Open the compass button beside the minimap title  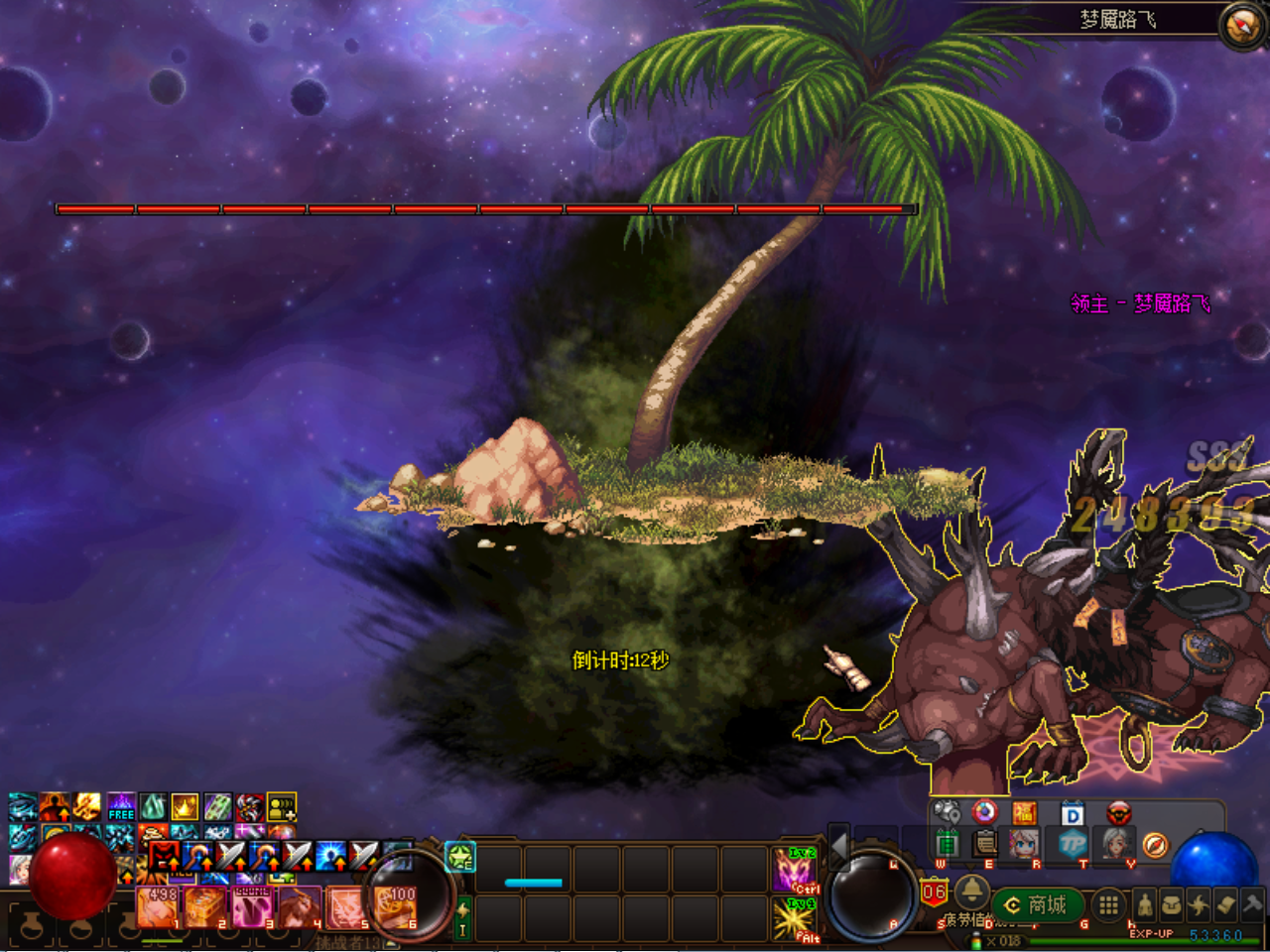click(x=1241, y=25)
